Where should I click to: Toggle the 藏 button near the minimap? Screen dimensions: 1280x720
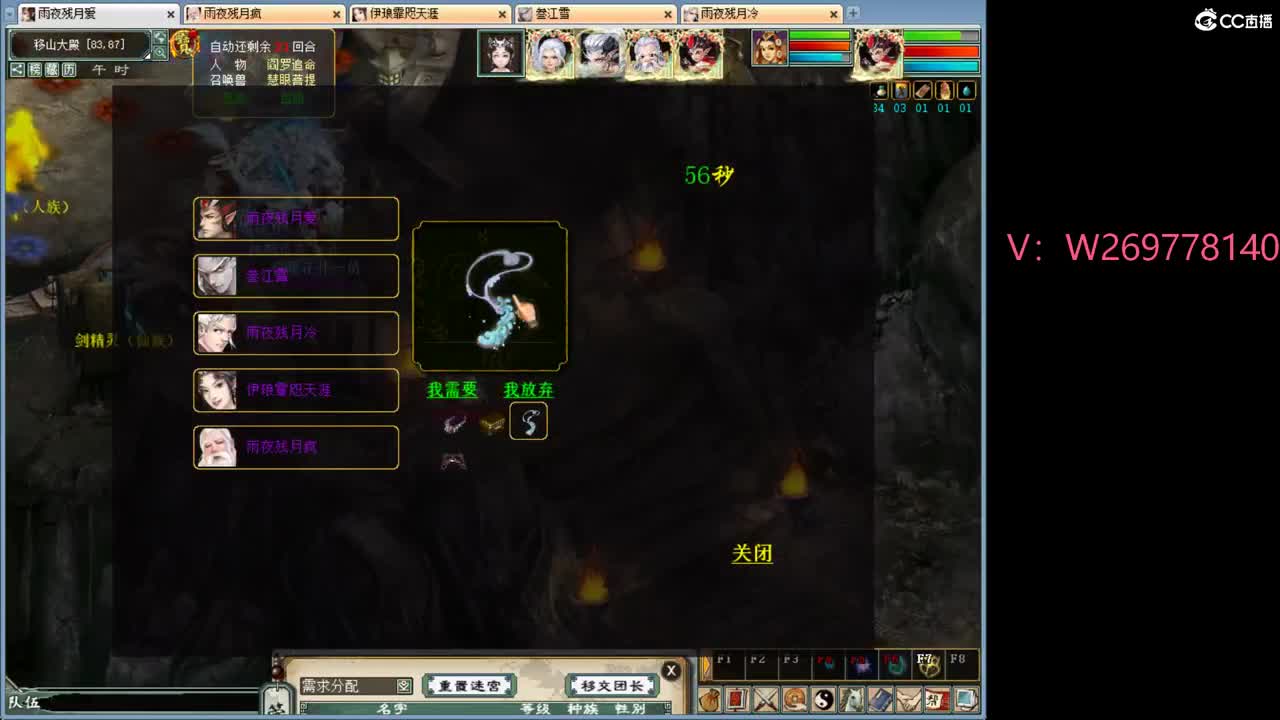[x=52, y=69]
